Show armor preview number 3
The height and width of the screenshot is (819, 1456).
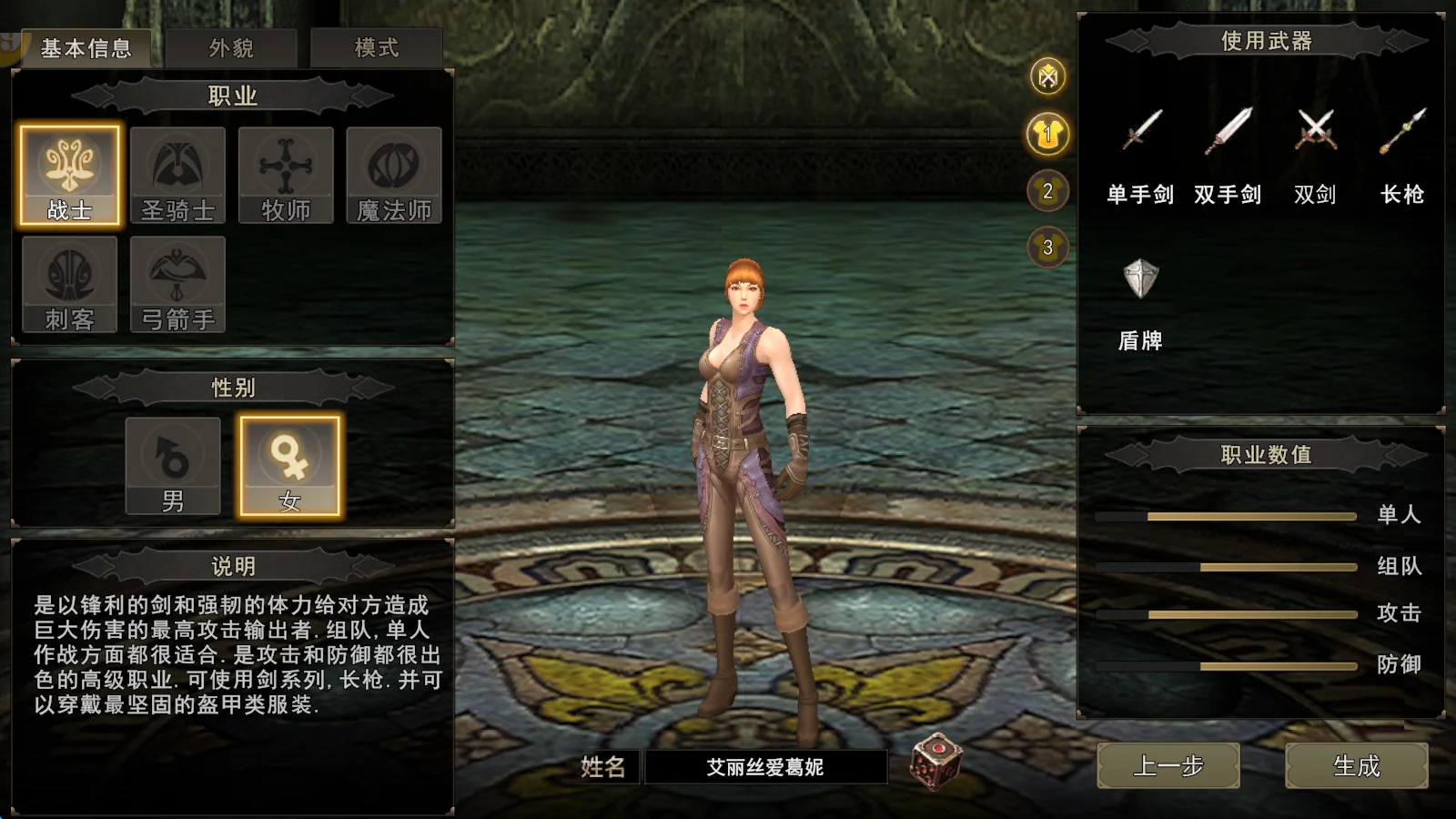pyautogui.click(x=1048, y=248)
